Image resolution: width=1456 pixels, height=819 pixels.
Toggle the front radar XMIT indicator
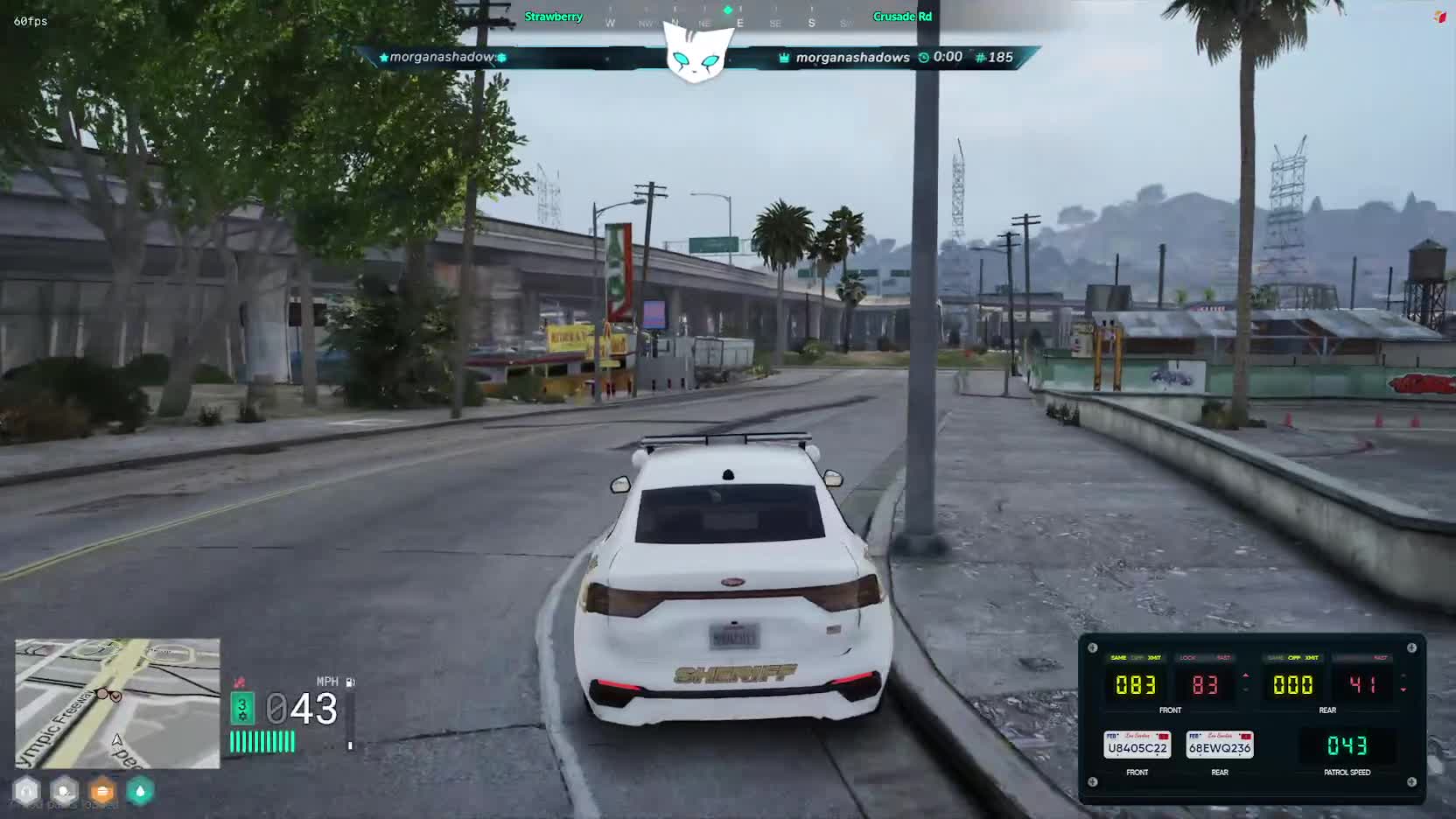1154,658
